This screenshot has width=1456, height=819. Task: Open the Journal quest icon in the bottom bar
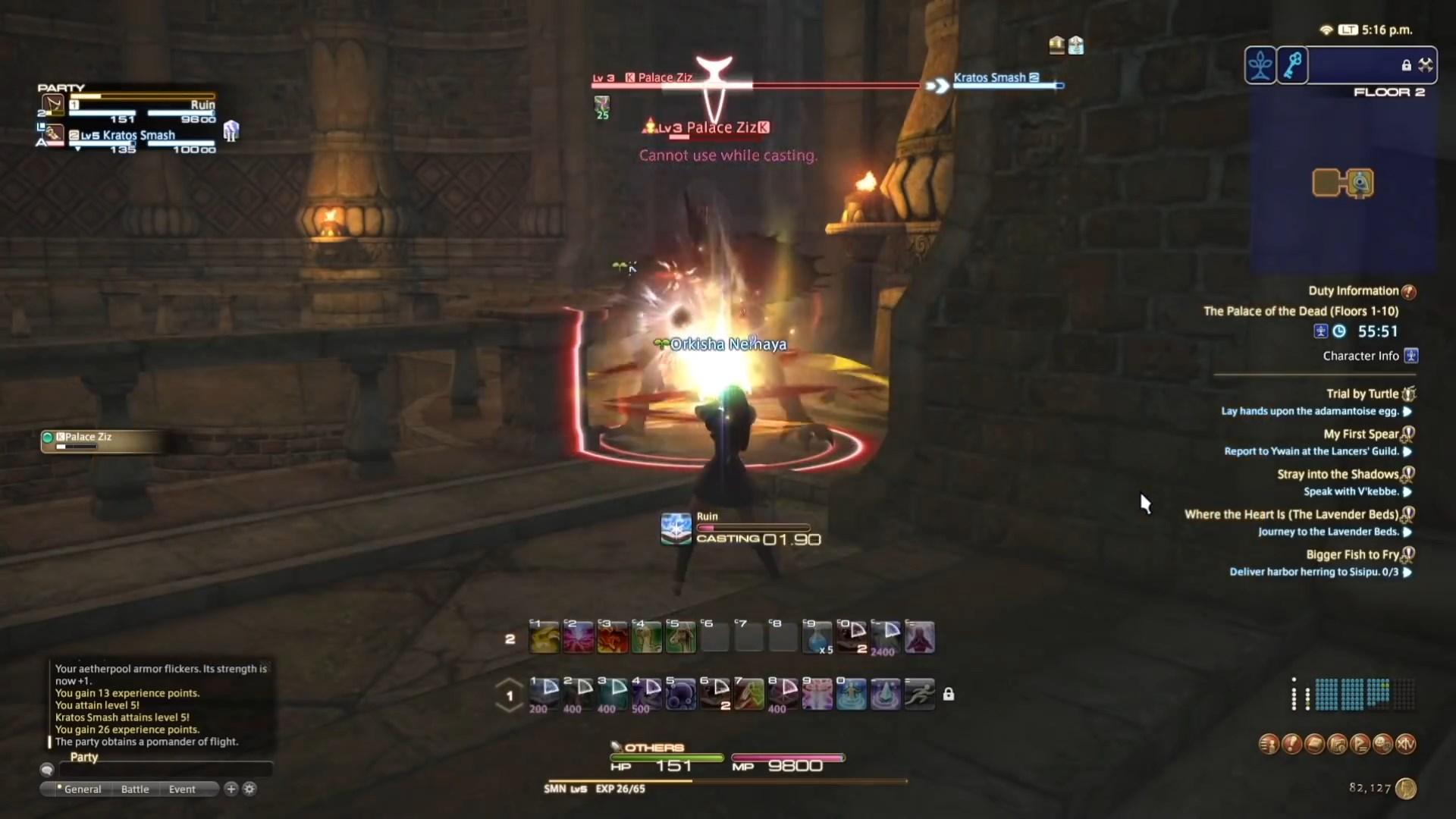(1291, 744)
